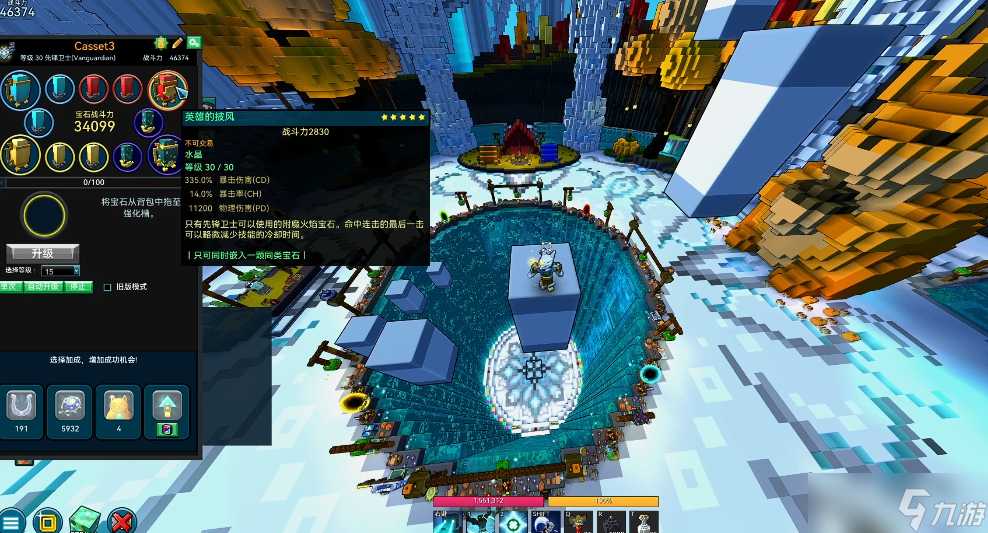Click the red X button in bottom bar
The height and width of the screenshot is (533, 988).
tap(122, 521)
